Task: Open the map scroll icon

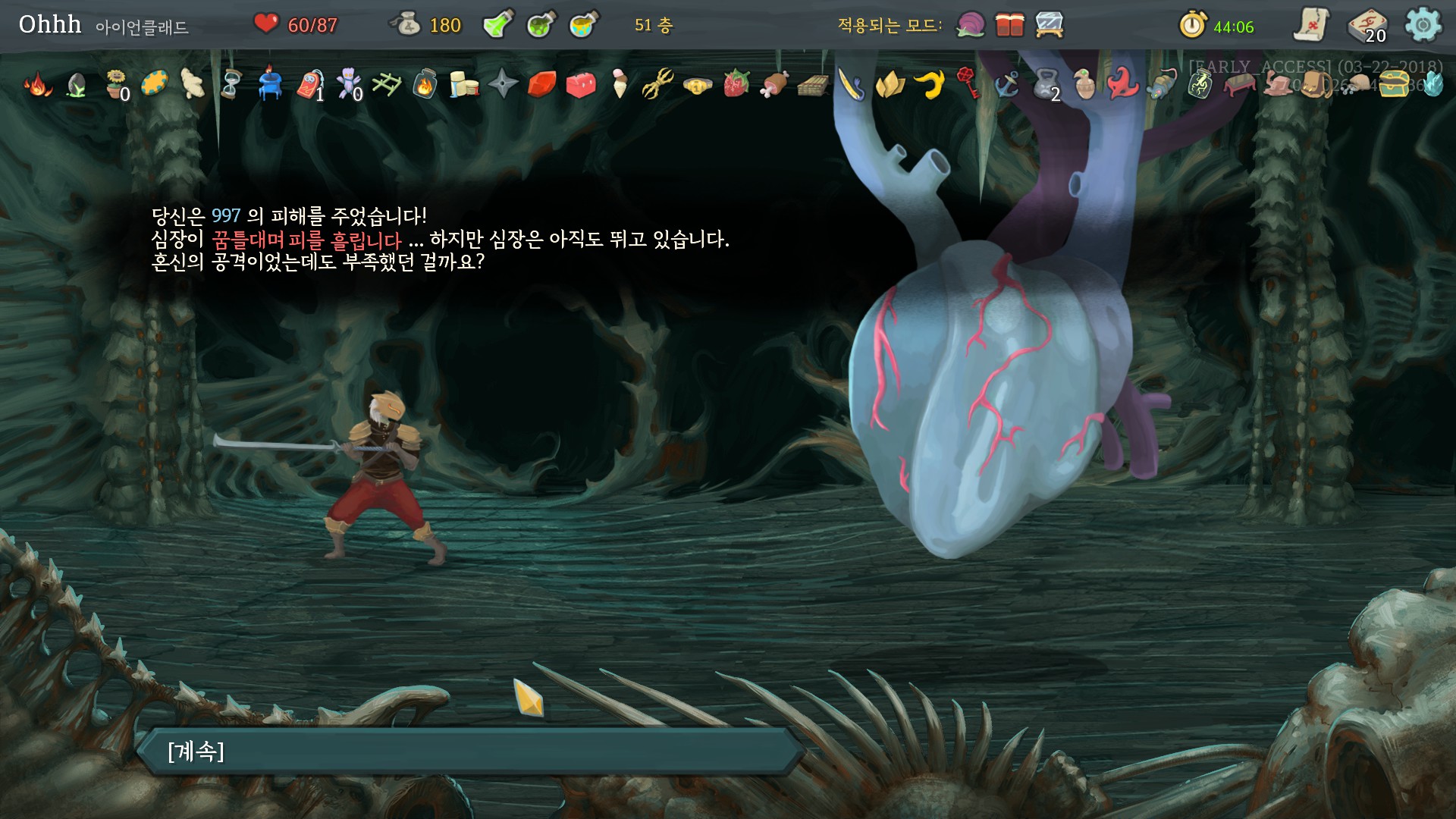Action: click(x=1311, y=25)
